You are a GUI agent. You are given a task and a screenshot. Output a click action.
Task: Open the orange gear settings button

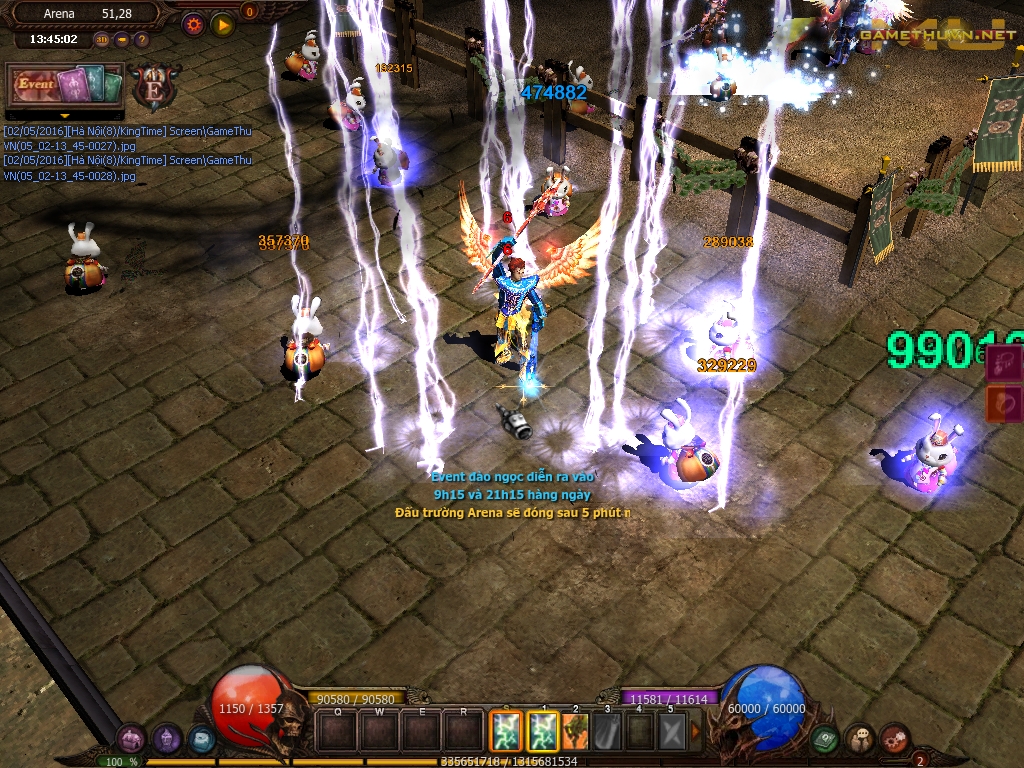194,24
